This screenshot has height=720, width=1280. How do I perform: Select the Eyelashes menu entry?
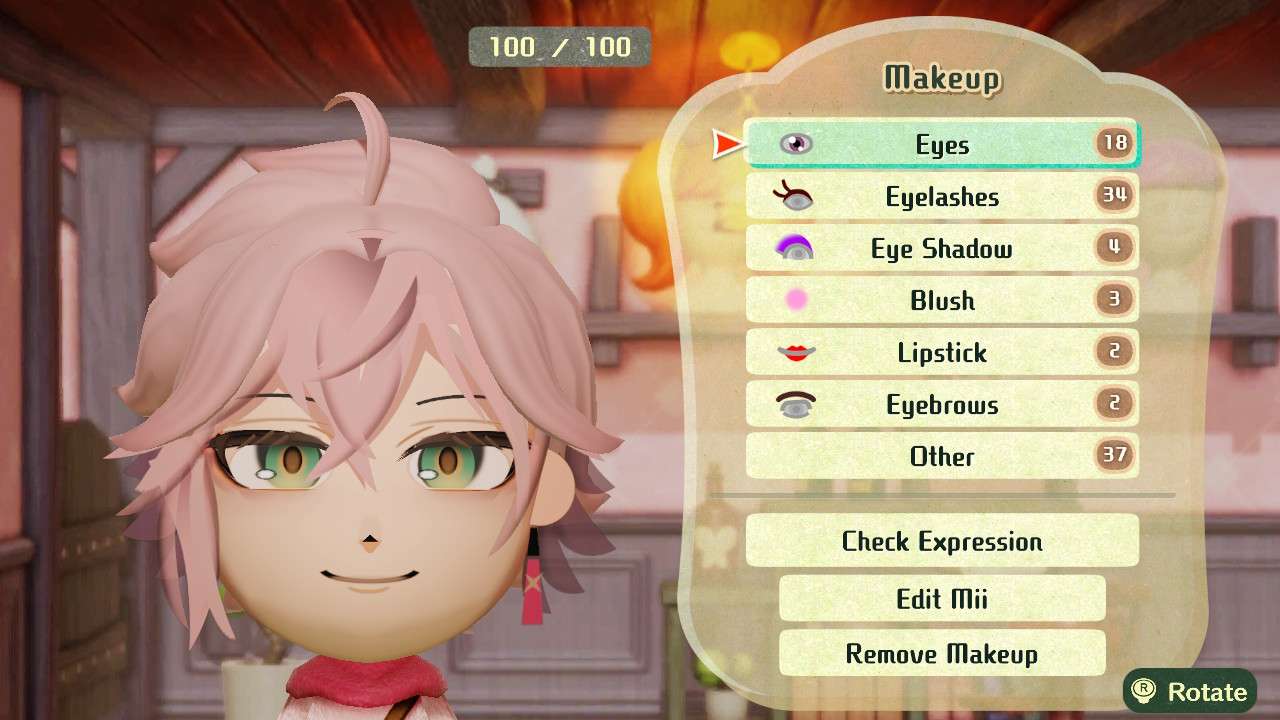pos(940,196)
